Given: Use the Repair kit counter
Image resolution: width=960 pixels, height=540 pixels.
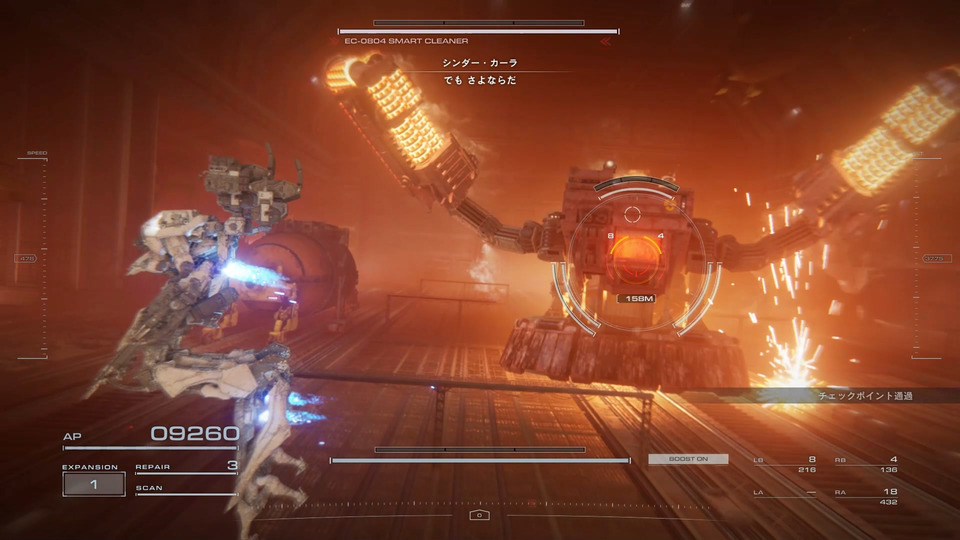Looking at the screenshot, I should pos(186,466).
